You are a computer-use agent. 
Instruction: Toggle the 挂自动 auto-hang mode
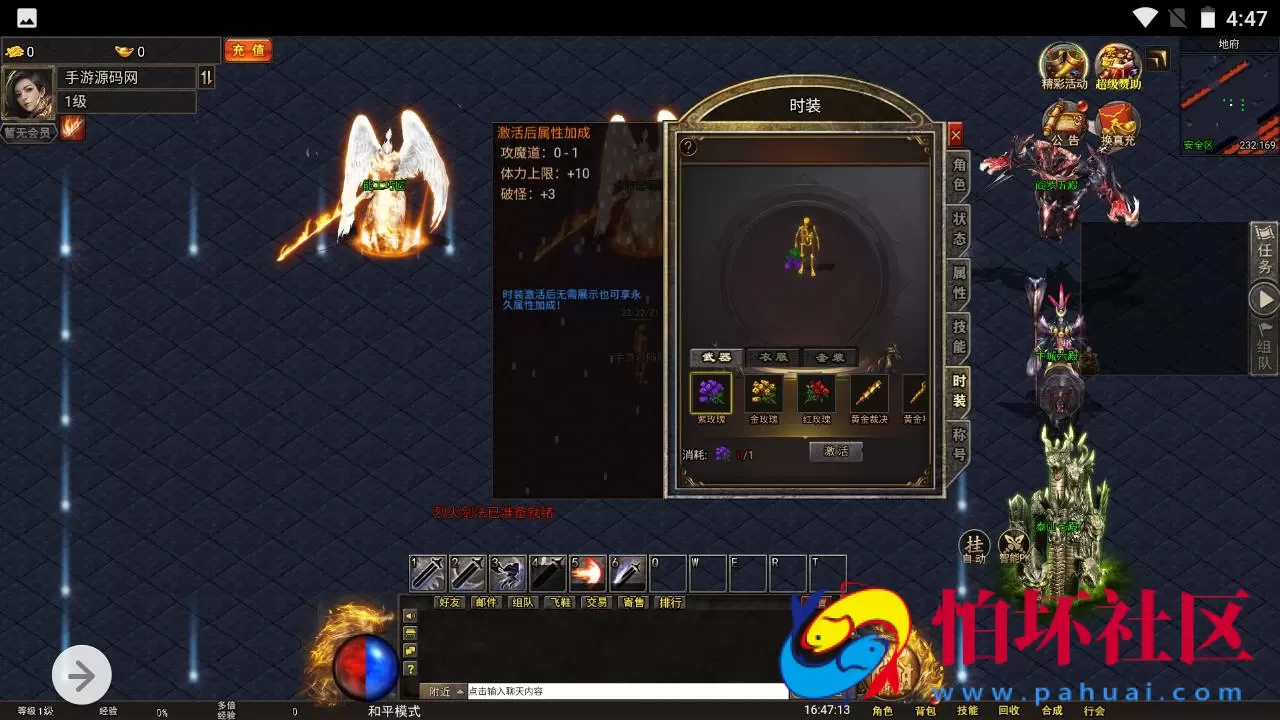pos(975,546)
